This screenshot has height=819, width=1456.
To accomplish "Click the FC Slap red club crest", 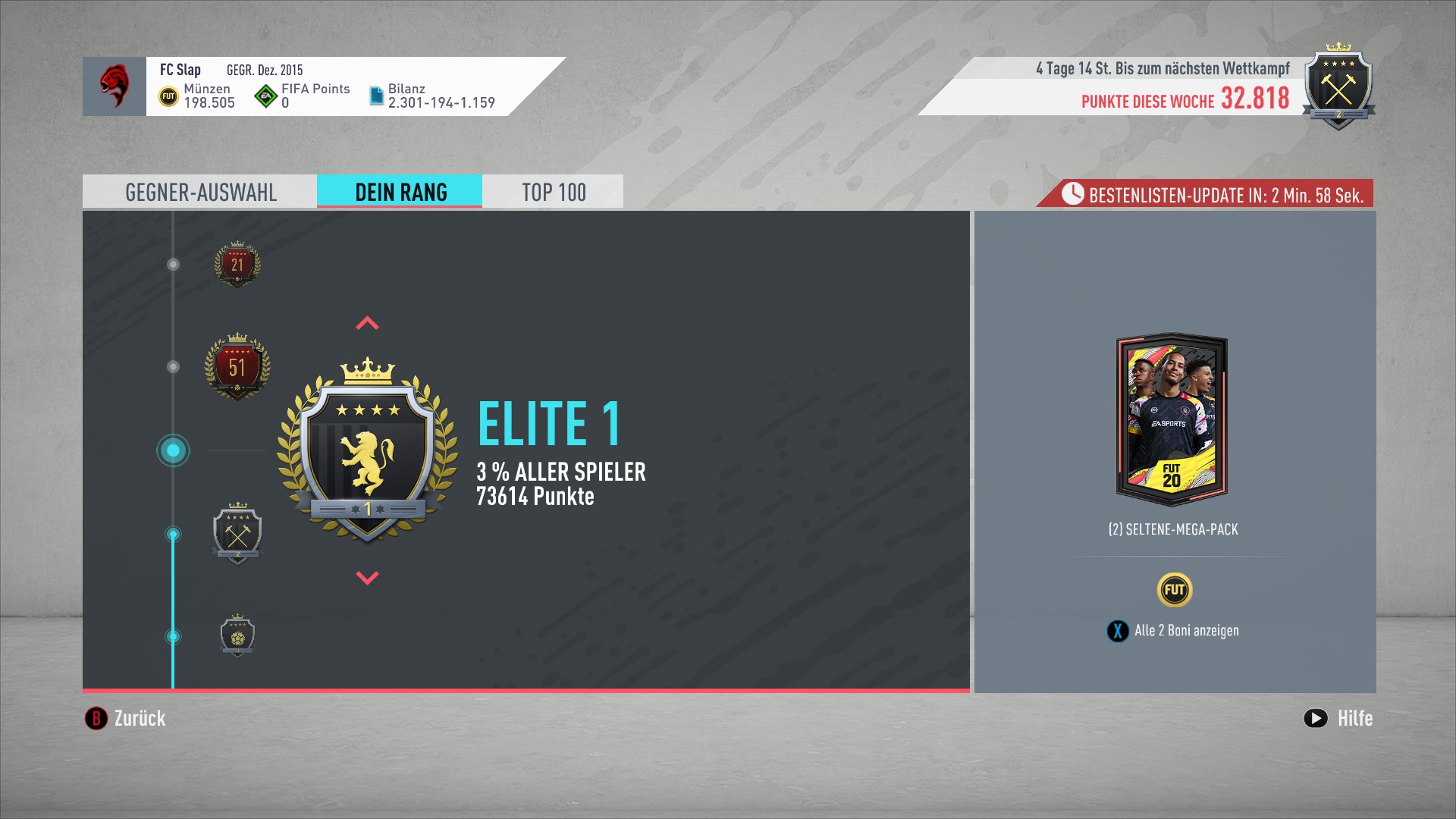I will [x=115, y=86].
